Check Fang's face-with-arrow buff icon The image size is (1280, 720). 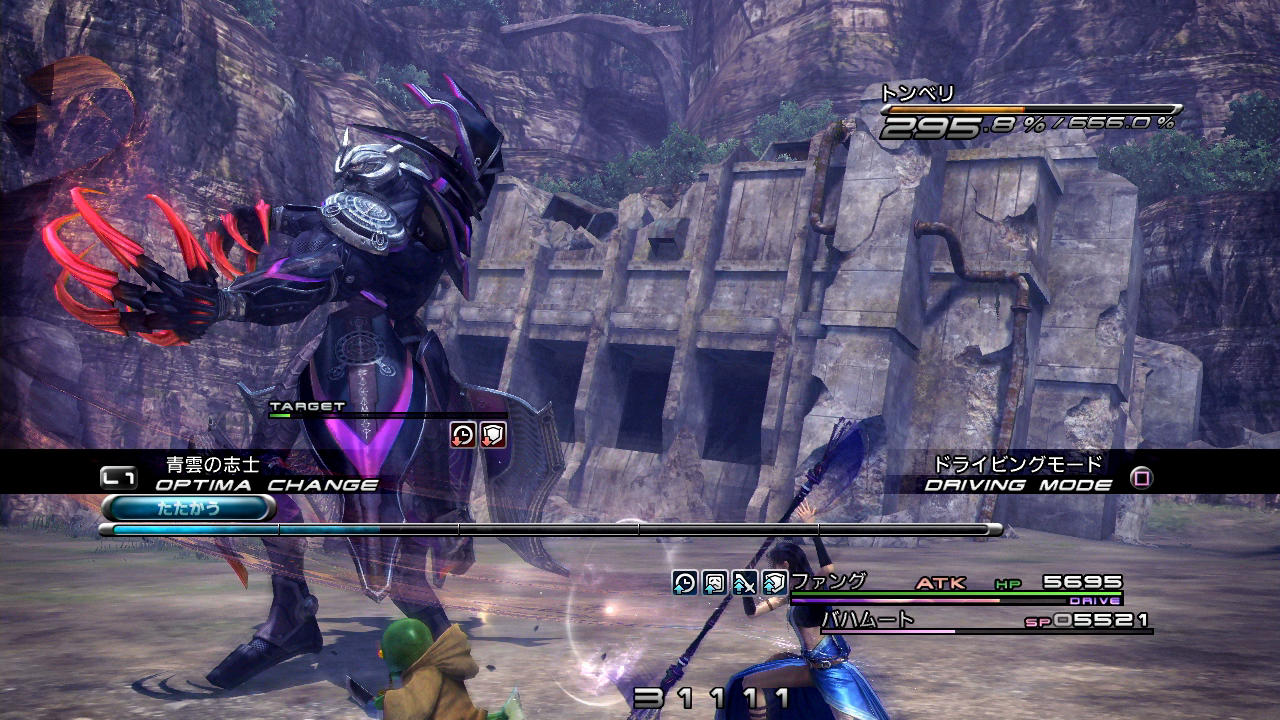pos(715,583)
